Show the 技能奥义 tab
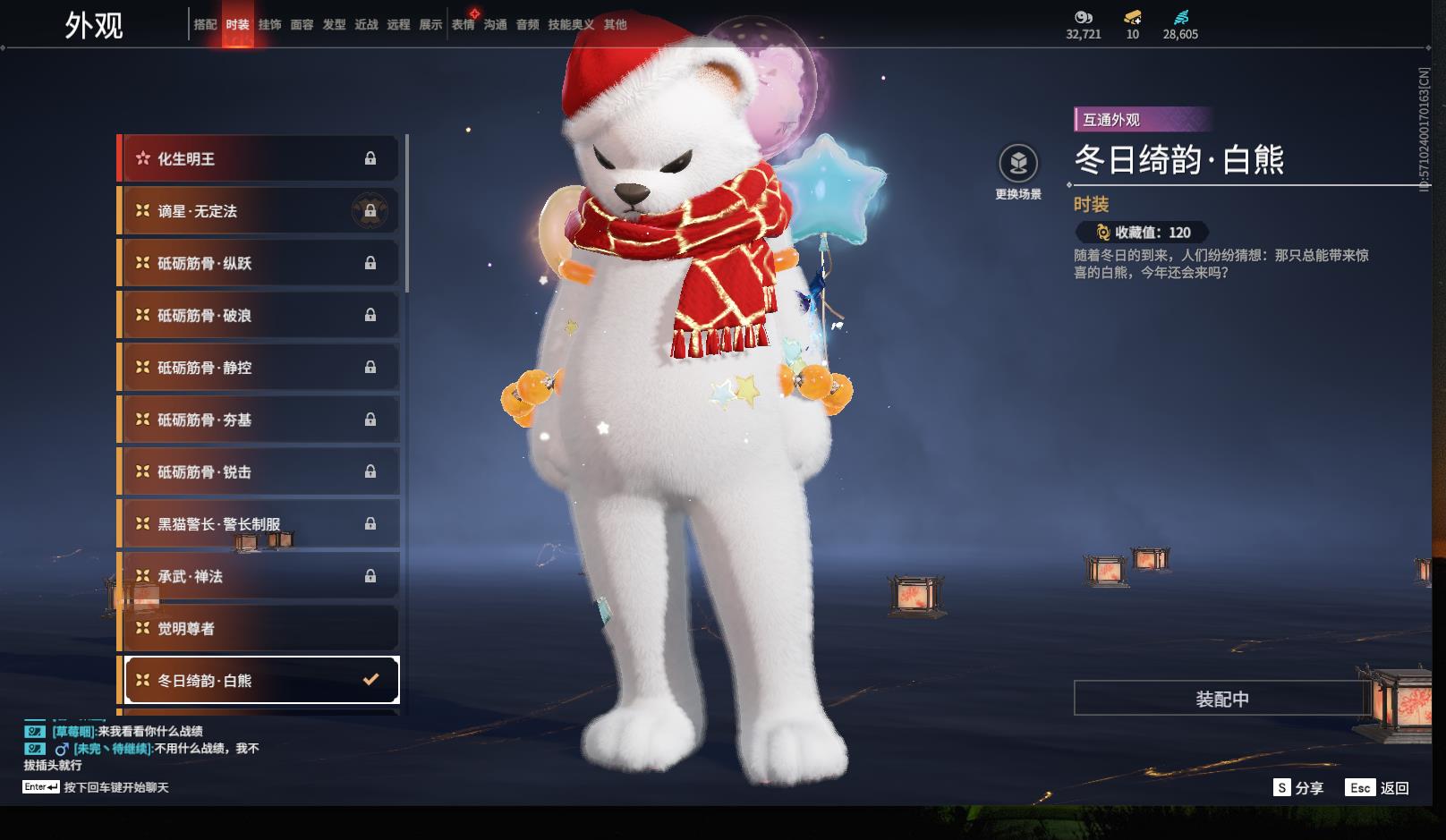Screen dimensions: 1446x840 click(571, 25)
